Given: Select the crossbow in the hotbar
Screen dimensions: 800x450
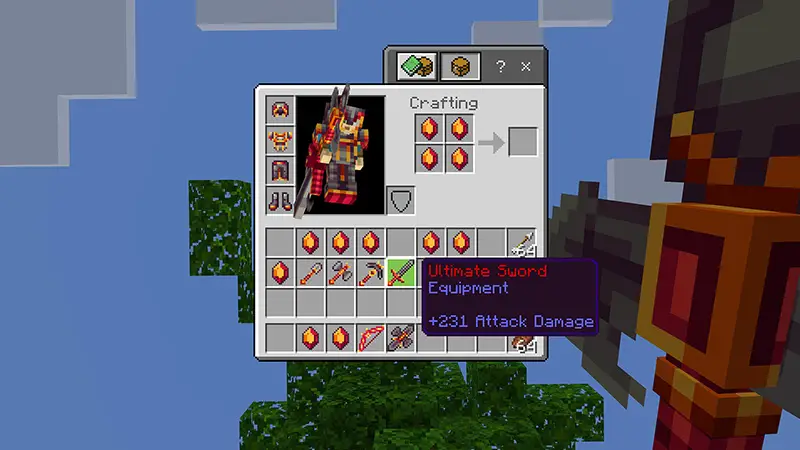Looking at the screenshot, I should pyautogui.click(x=401, y=338).
